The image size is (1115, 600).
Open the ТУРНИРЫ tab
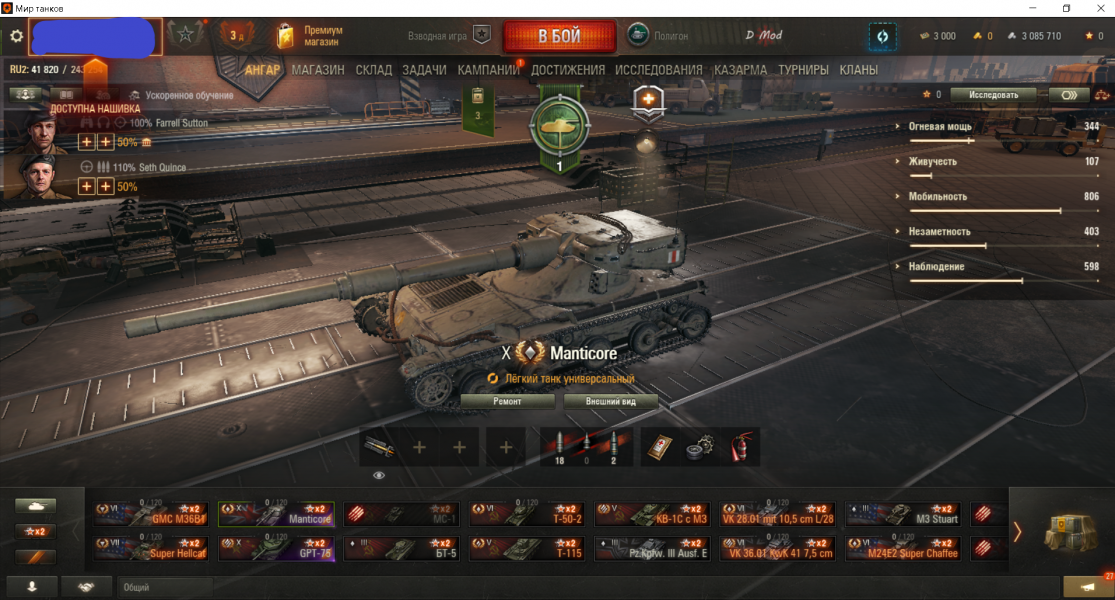(x=804, y=70)
